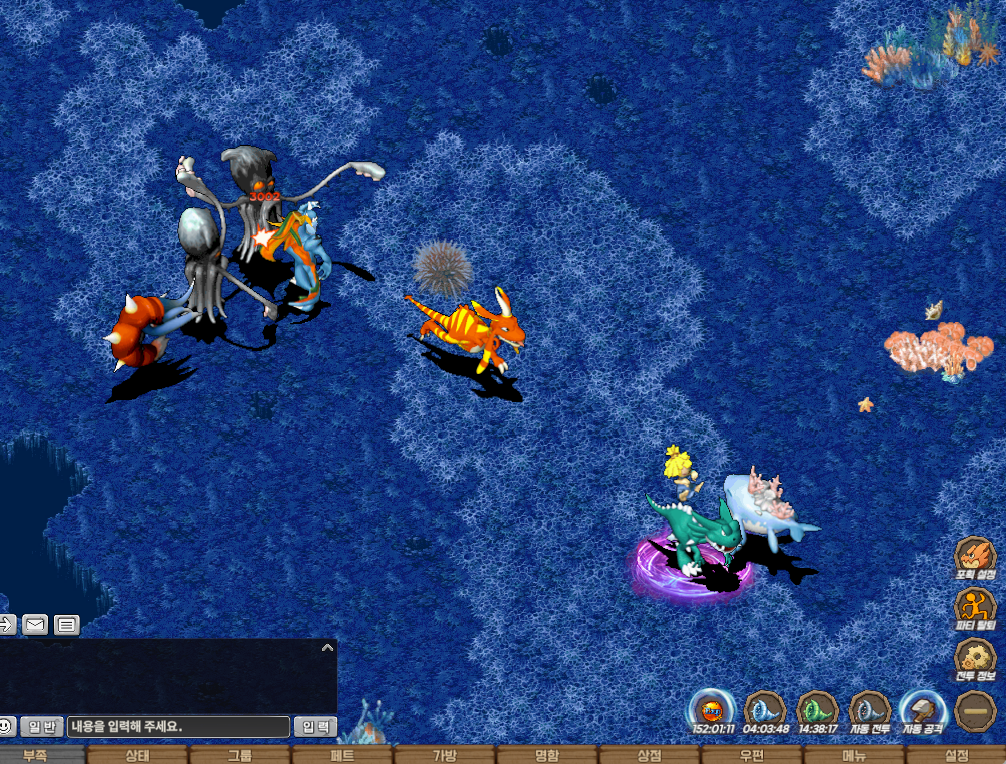Open the 상태 status menu
The width and height of the screenshot is (1006, 764).
point(138,756)
